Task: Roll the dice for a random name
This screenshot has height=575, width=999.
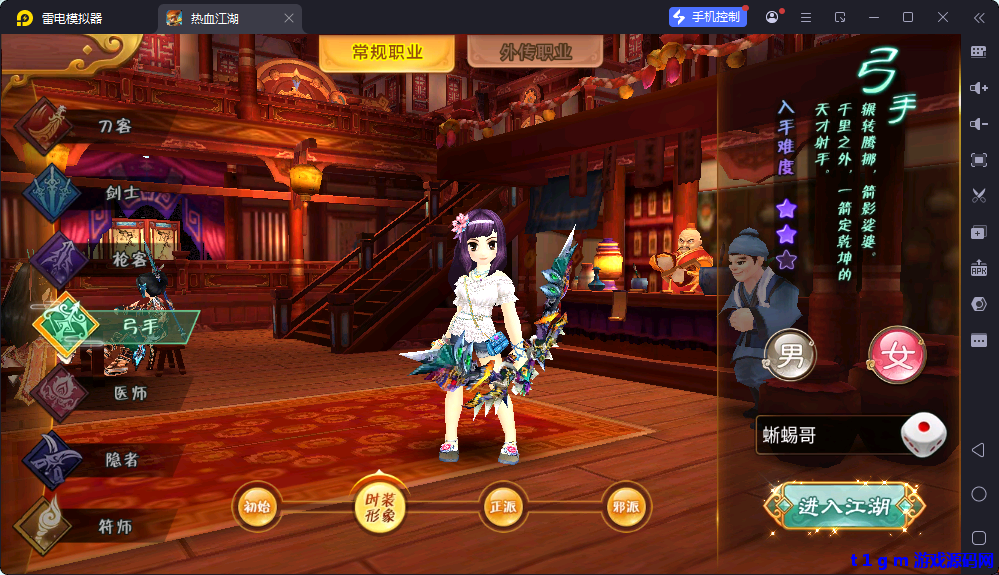Action: (923, 435)
